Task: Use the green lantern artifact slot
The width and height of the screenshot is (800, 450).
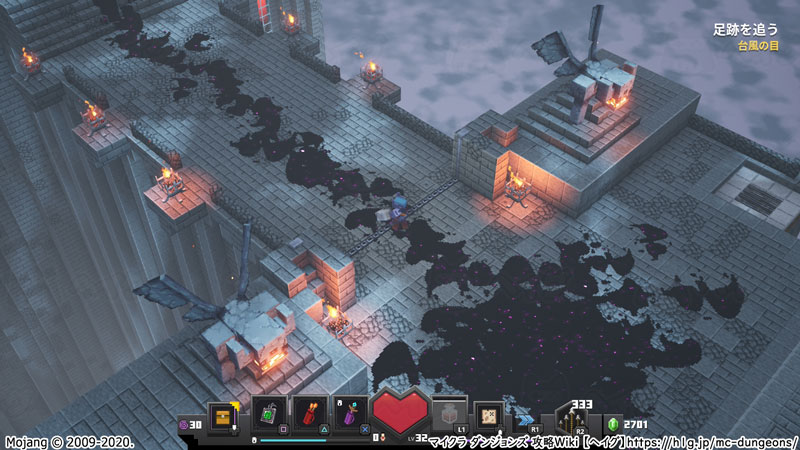Action: (x=269, y=413)
